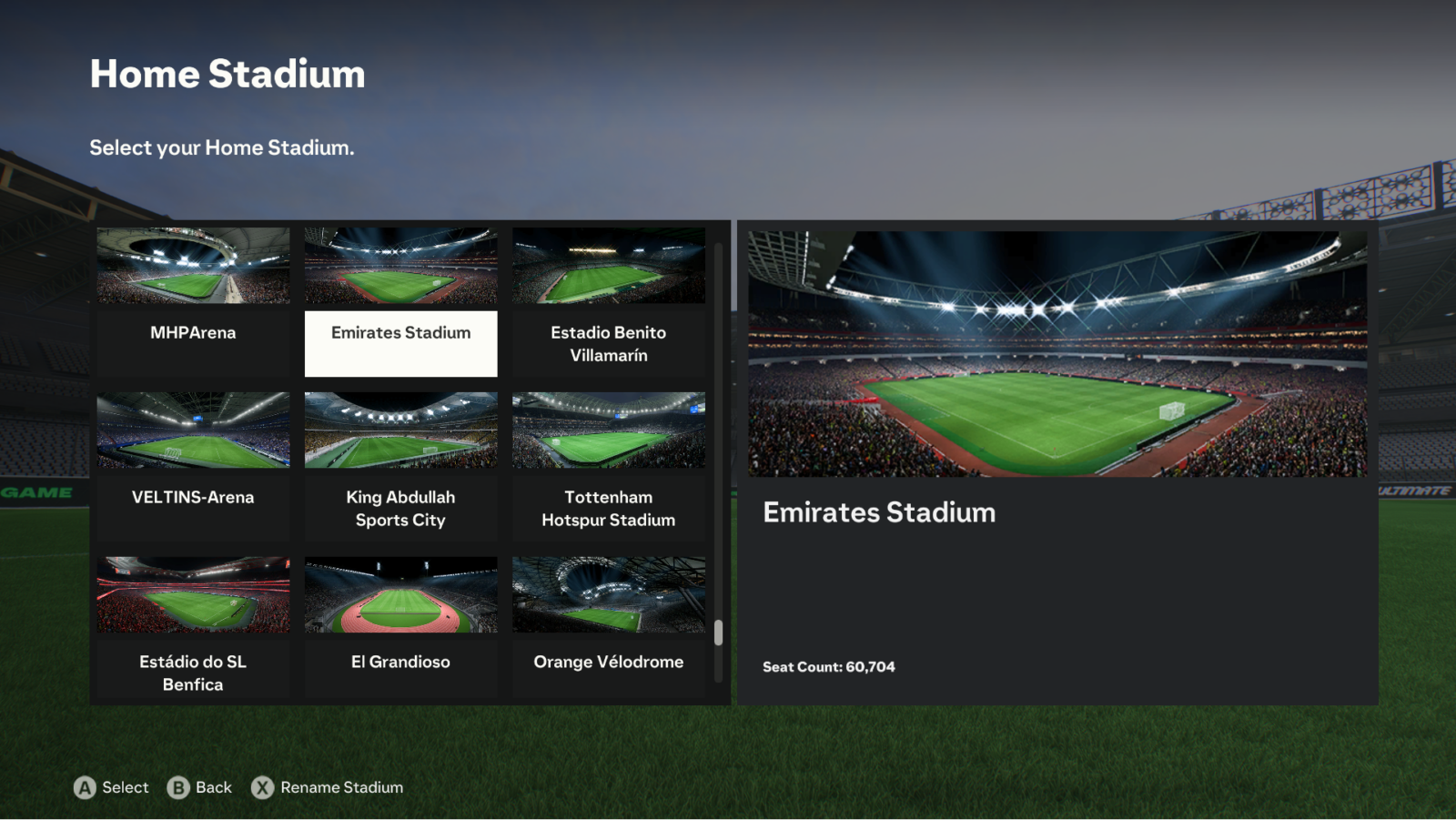Select the Orange Vélodrome tile
Viewport: 1456px width, 820px height.
click(x=608, y=628)
